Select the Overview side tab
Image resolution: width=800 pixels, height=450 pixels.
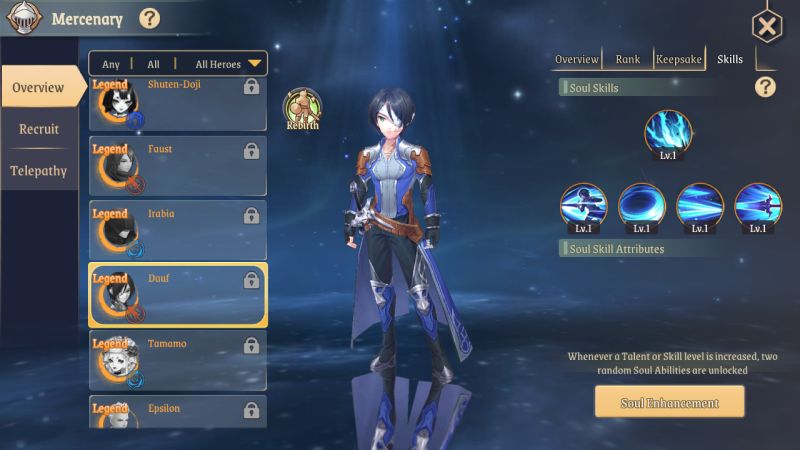(x=39, y=88)
